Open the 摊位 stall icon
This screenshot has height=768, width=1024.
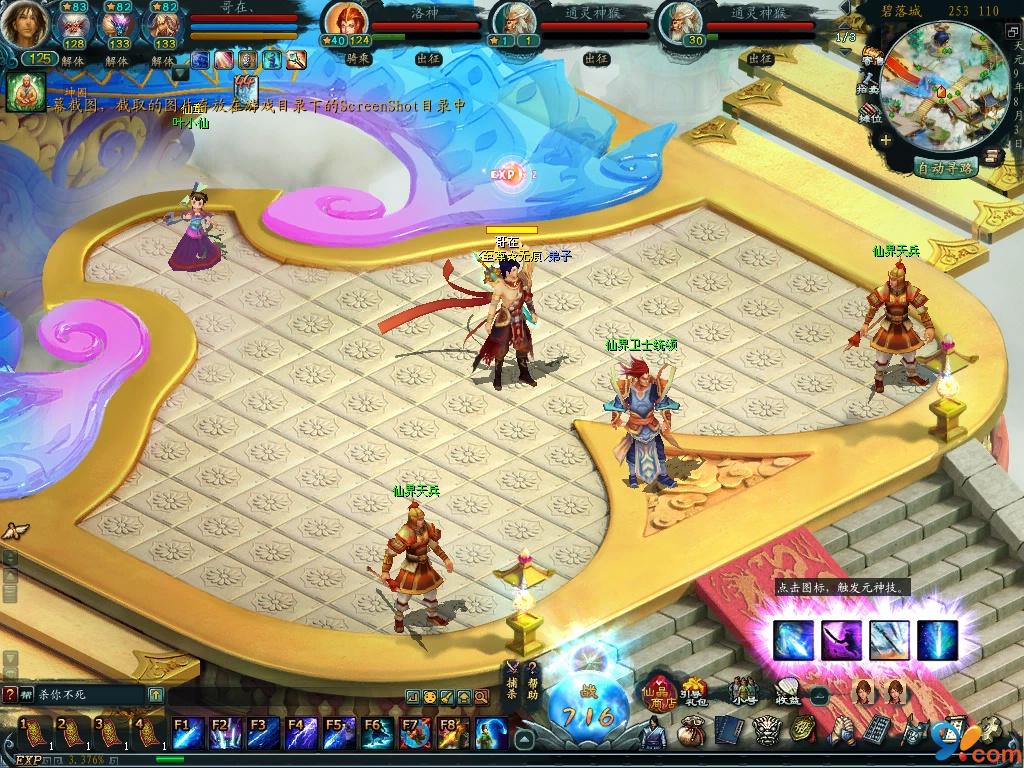(871, 111)
